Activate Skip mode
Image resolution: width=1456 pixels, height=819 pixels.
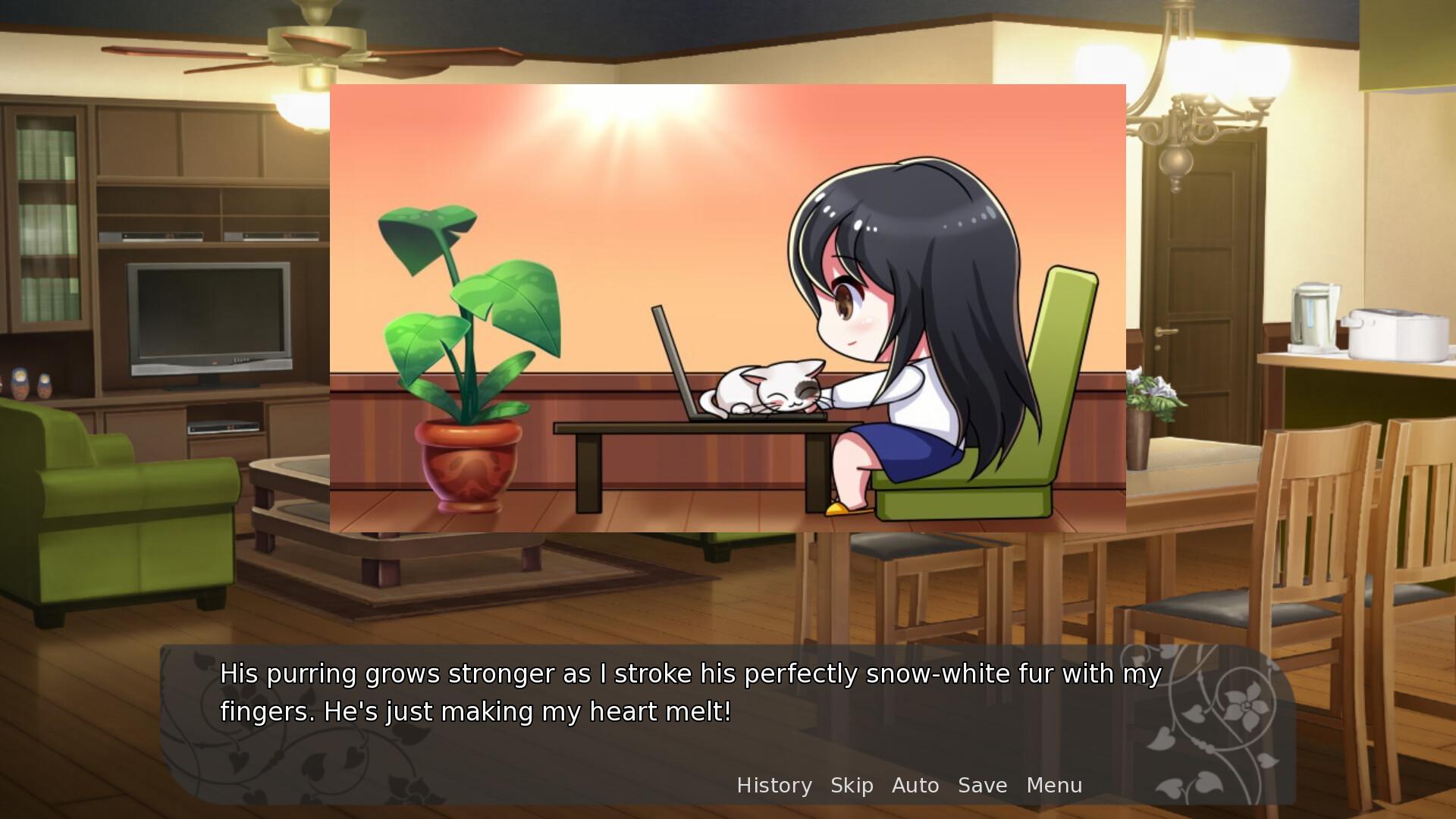852,786
